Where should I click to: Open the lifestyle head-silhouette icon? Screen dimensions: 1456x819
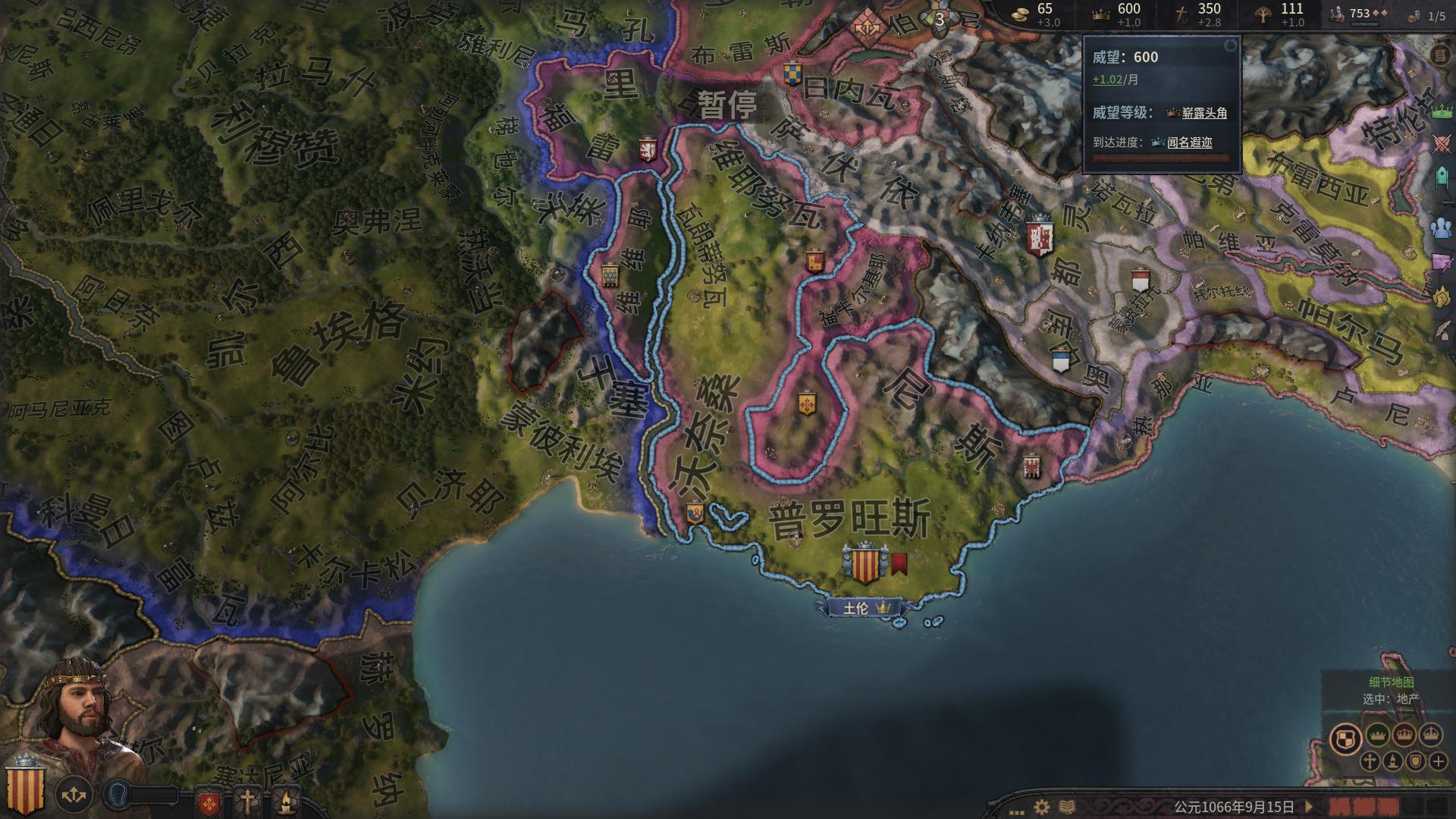[118, 793]
